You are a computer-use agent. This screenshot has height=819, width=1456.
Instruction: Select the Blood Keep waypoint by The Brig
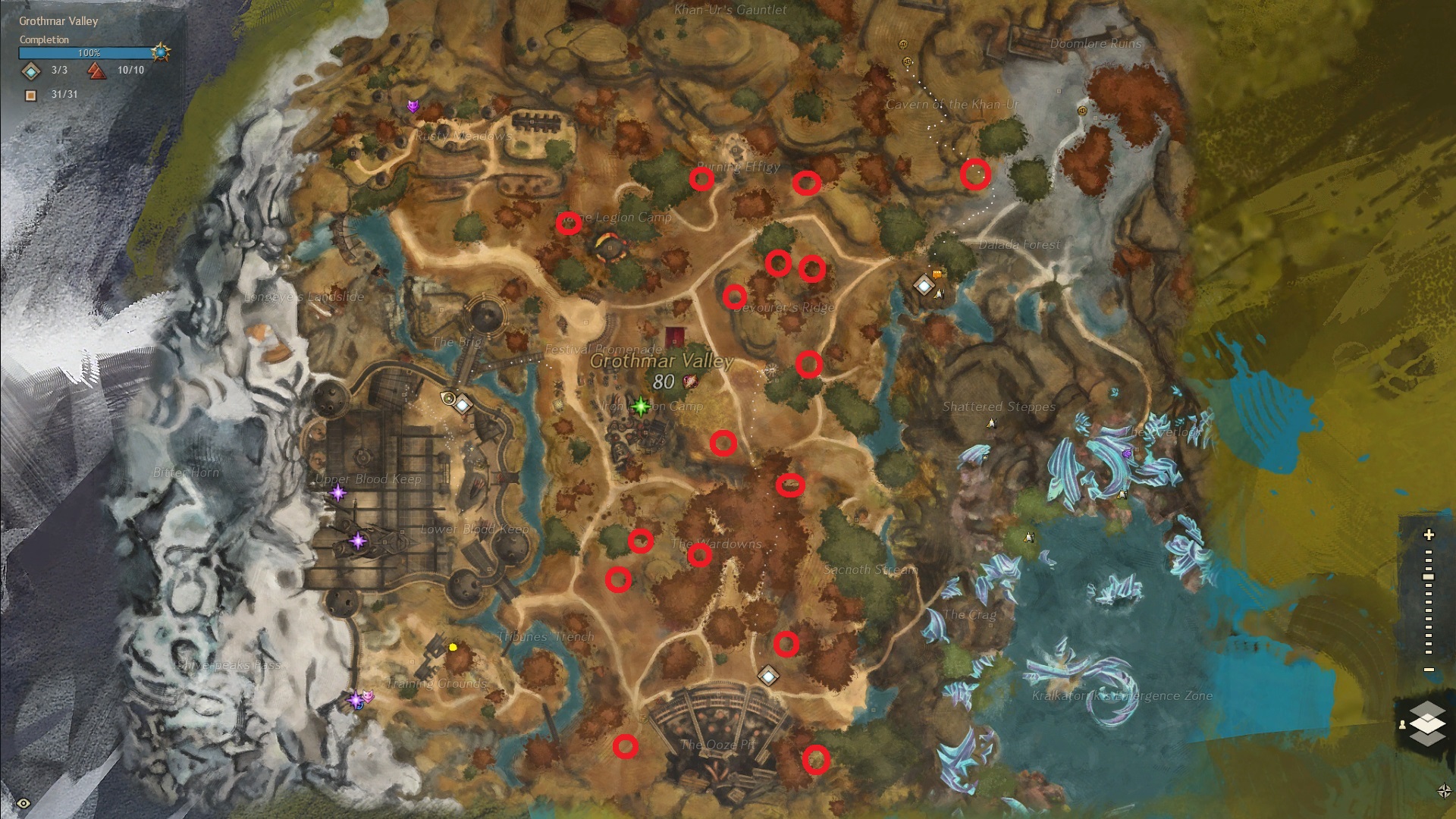click(x=462, y=404)
